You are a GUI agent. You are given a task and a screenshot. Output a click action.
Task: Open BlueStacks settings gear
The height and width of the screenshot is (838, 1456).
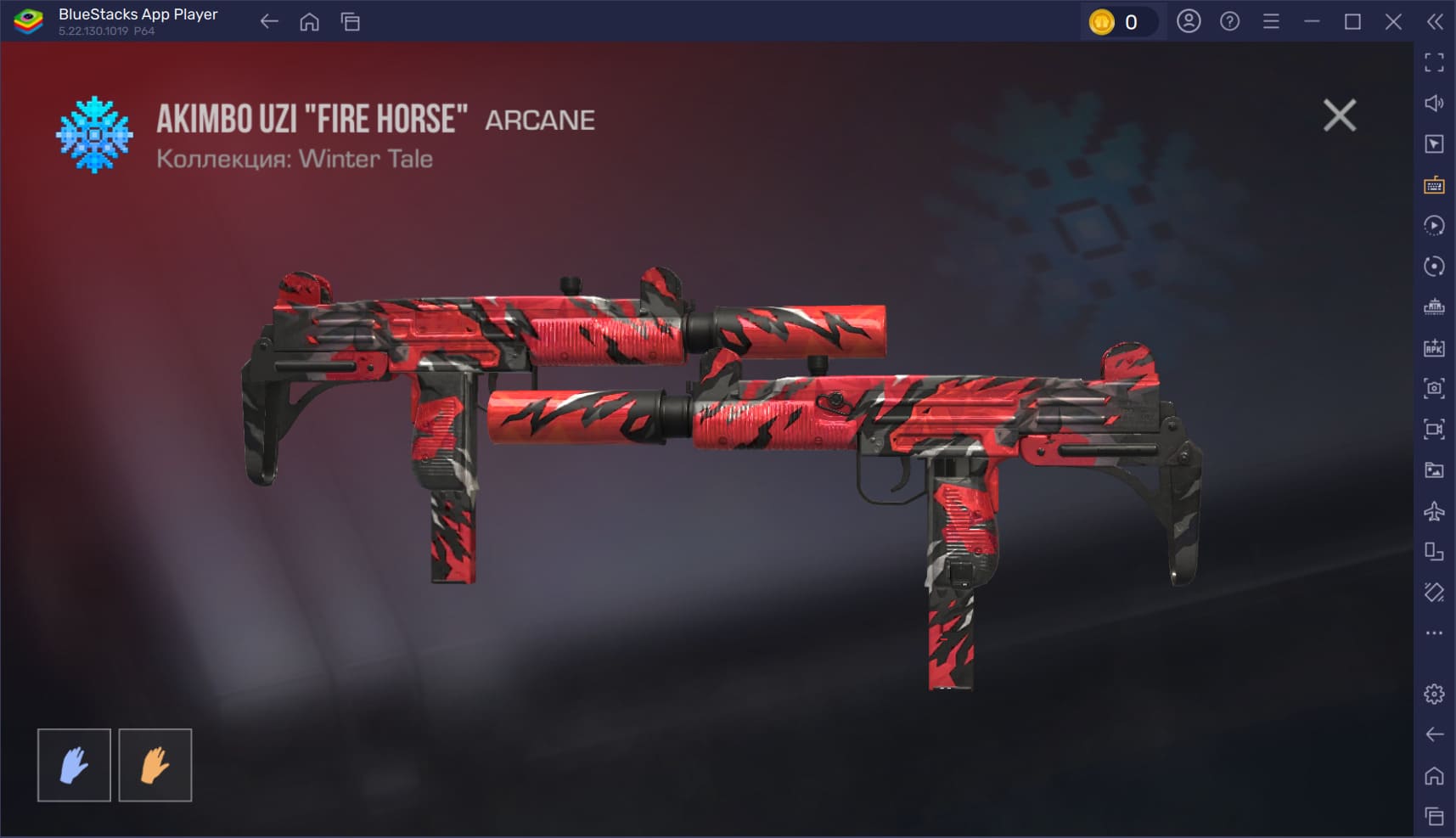tap(1434, 694)
